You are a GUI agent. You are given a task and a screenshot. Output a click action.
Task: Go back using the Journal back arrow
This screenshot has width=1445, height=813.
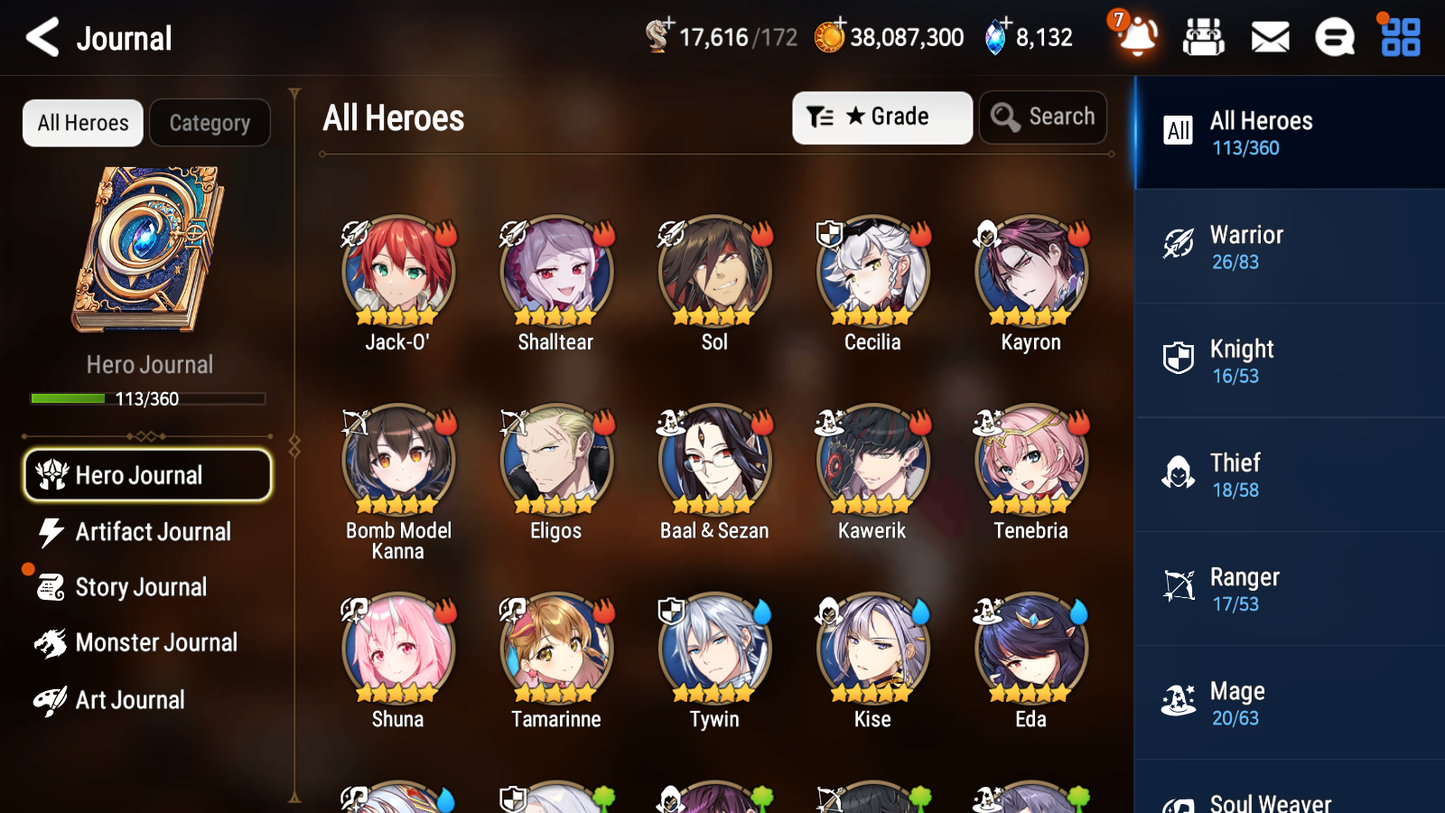point(42,37)
